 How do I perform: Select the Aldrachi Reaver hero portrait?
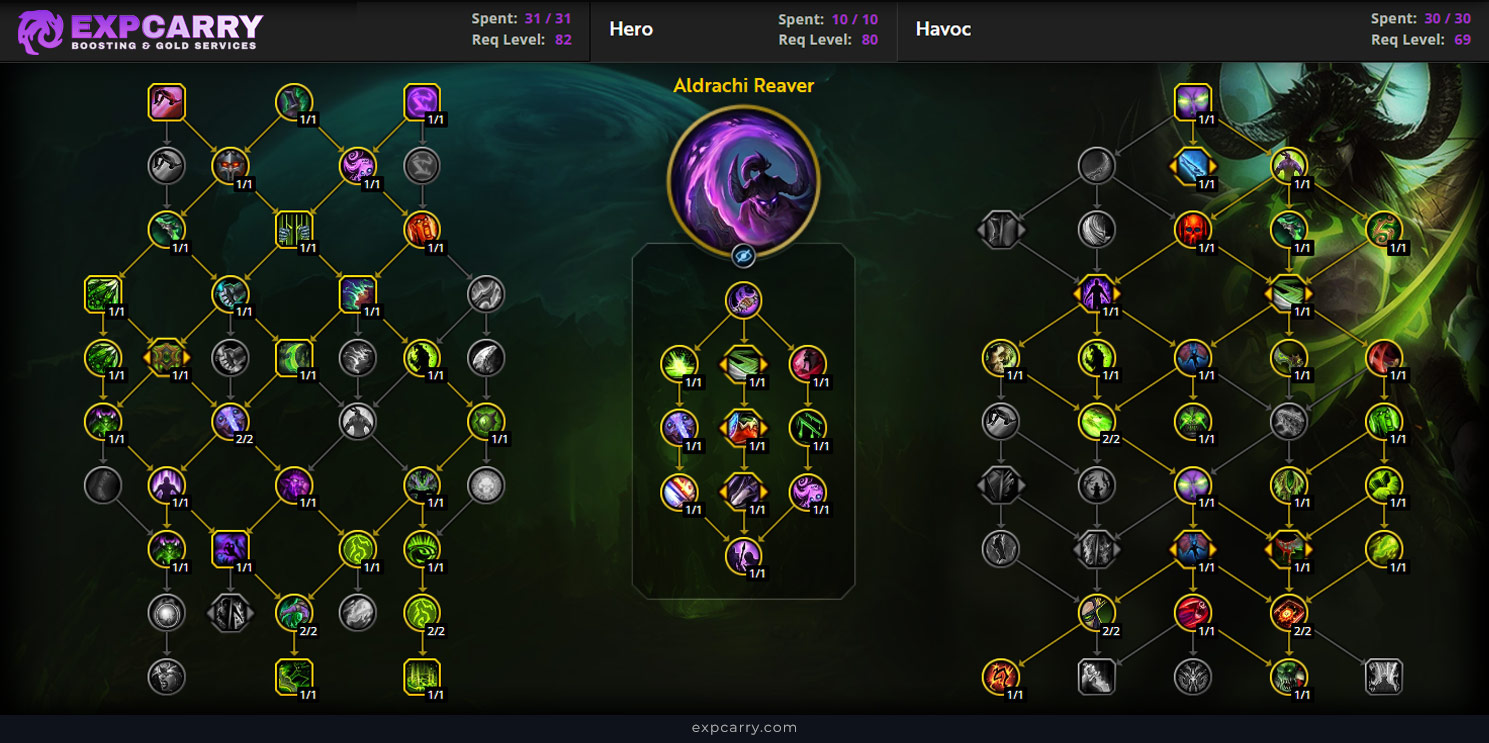743,181
